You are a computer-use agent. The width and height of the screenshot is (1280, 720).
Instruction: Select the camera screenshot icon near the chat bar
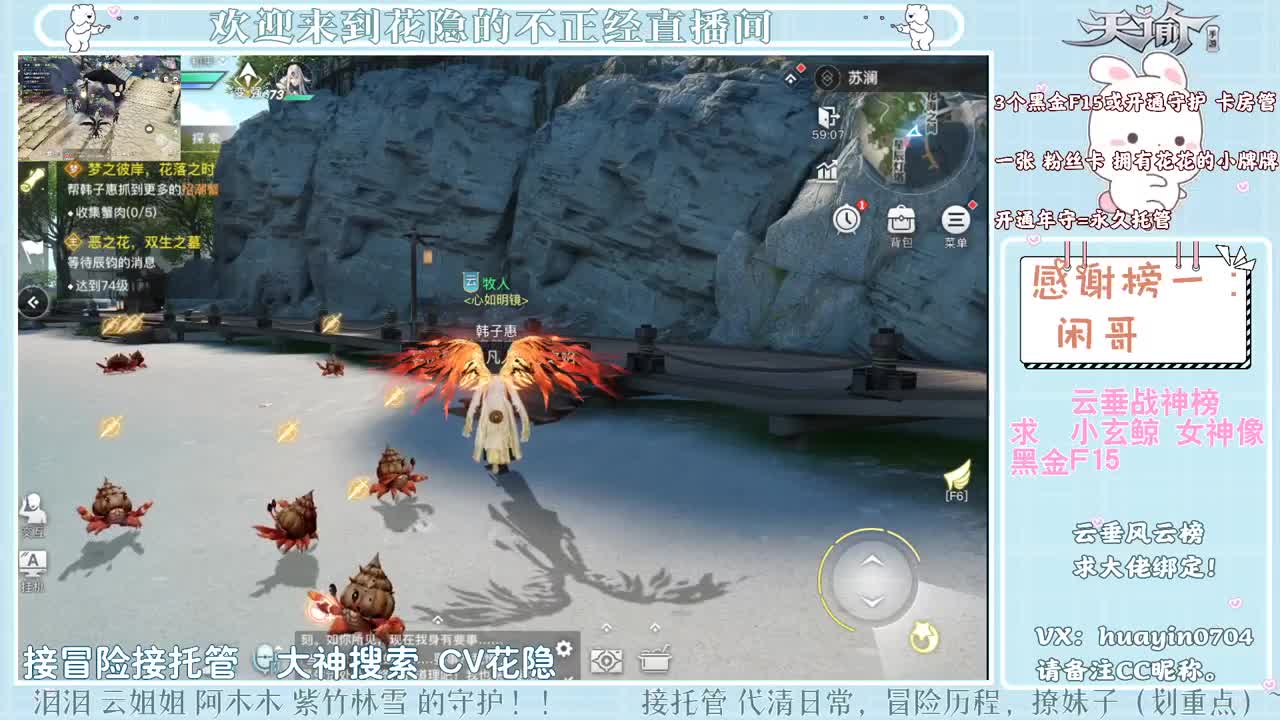point(605,660)
